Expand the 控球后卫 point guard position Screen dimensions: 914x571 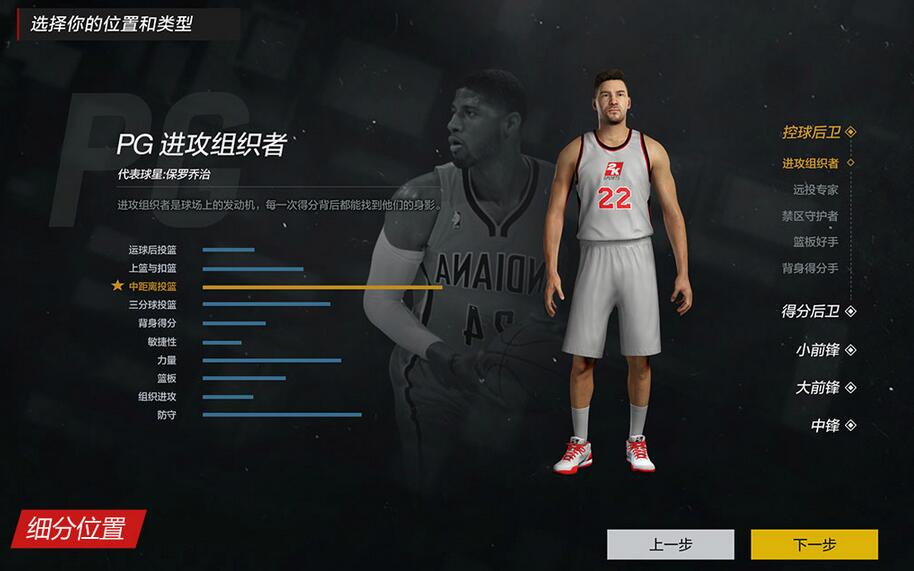click(818, 132)
